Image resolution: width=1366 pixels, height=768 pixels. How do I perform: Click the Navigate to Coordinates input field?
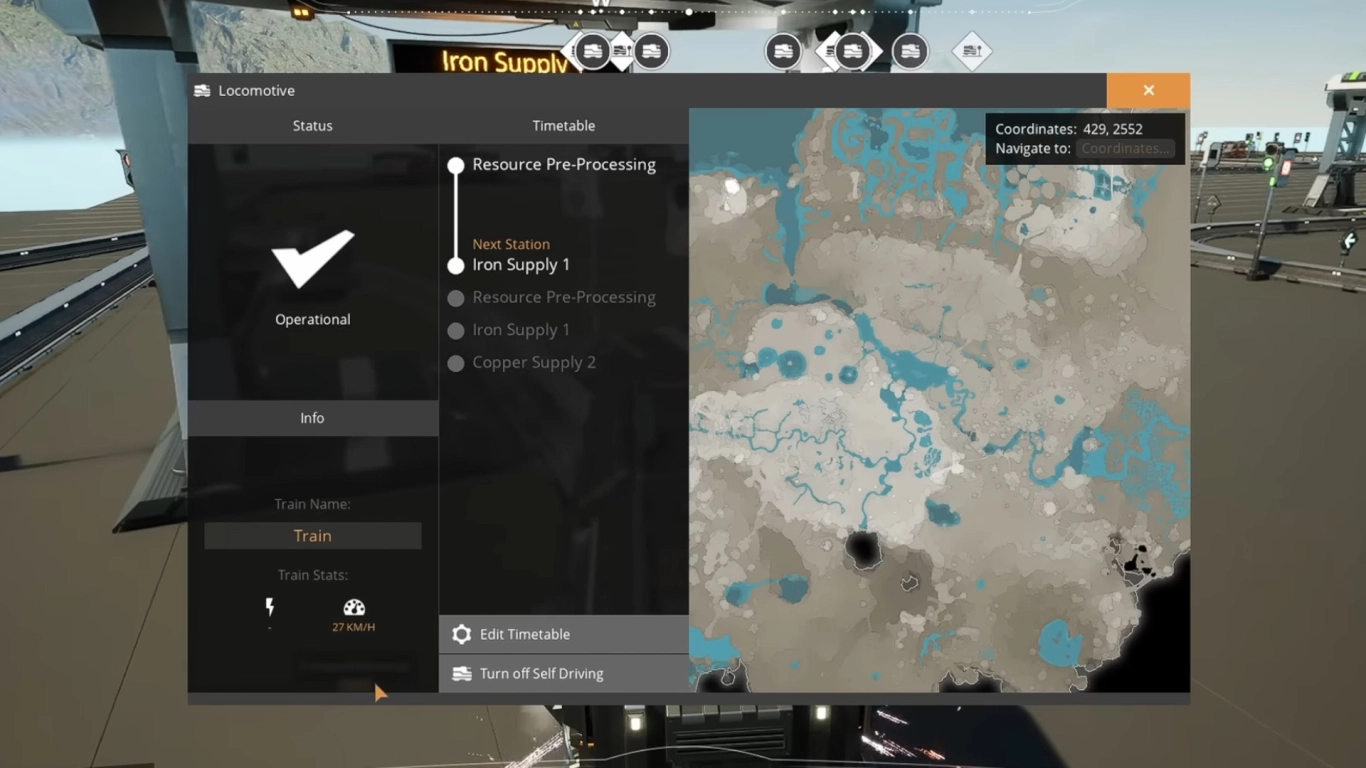1124,148
